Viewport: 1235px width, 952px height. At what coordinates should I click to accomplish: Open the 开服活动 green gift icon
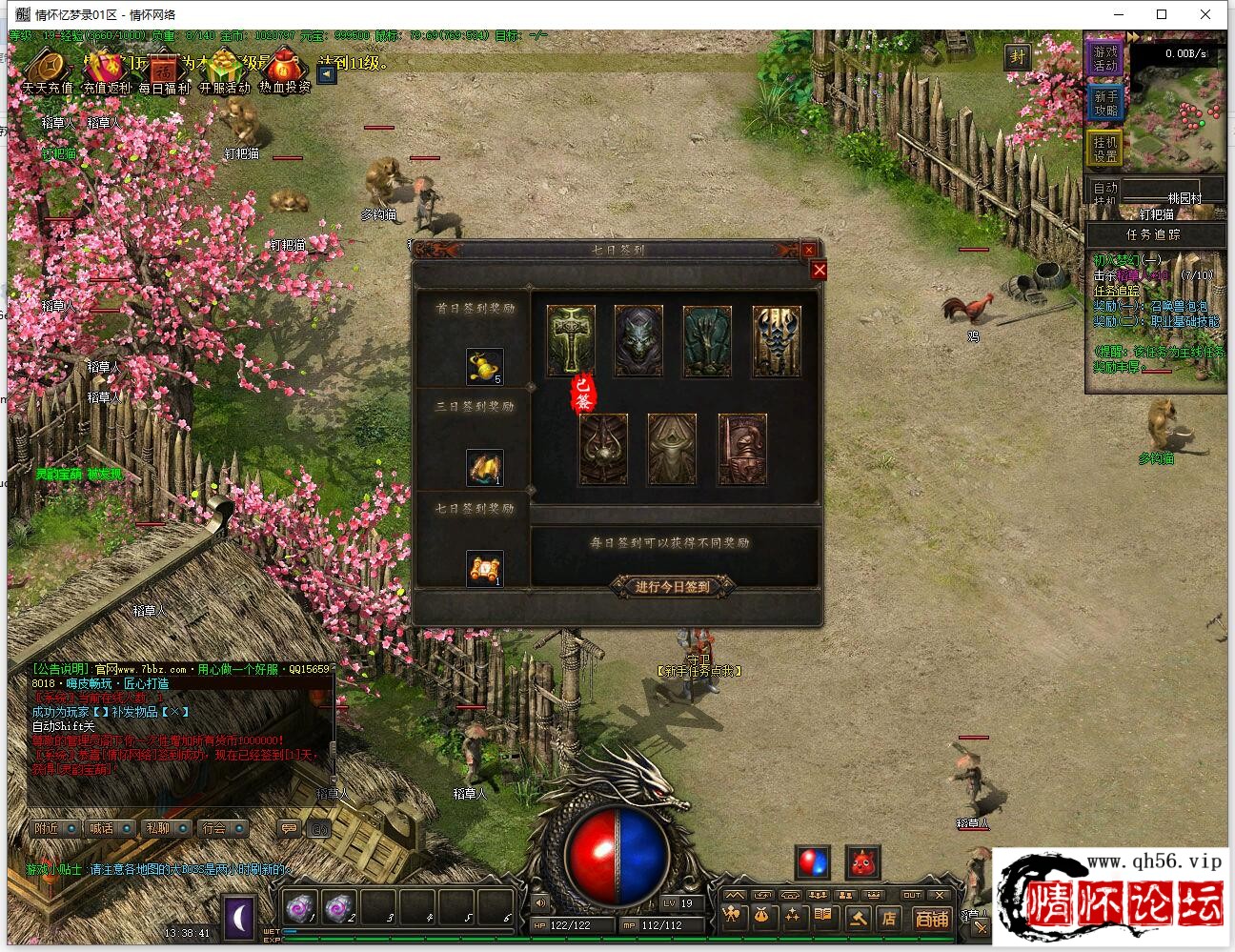tap(224, 69)
